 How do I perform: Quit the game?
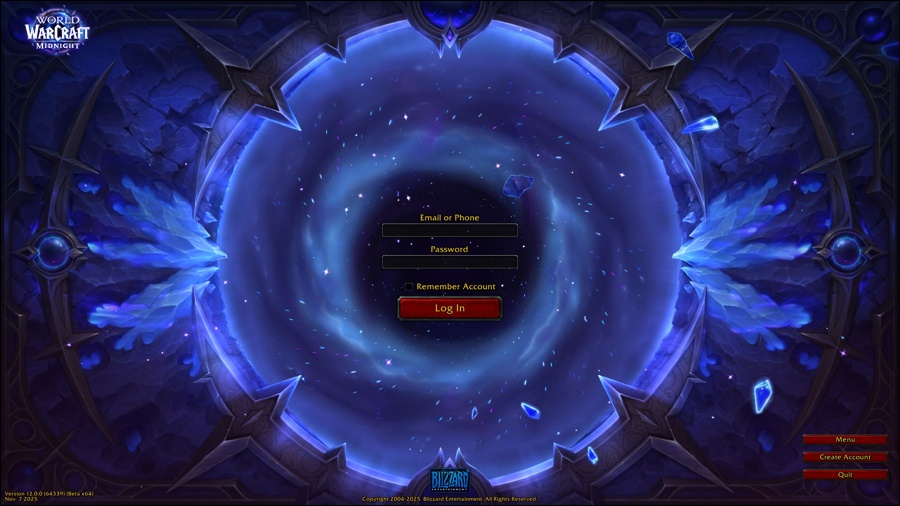pos(845,475)
